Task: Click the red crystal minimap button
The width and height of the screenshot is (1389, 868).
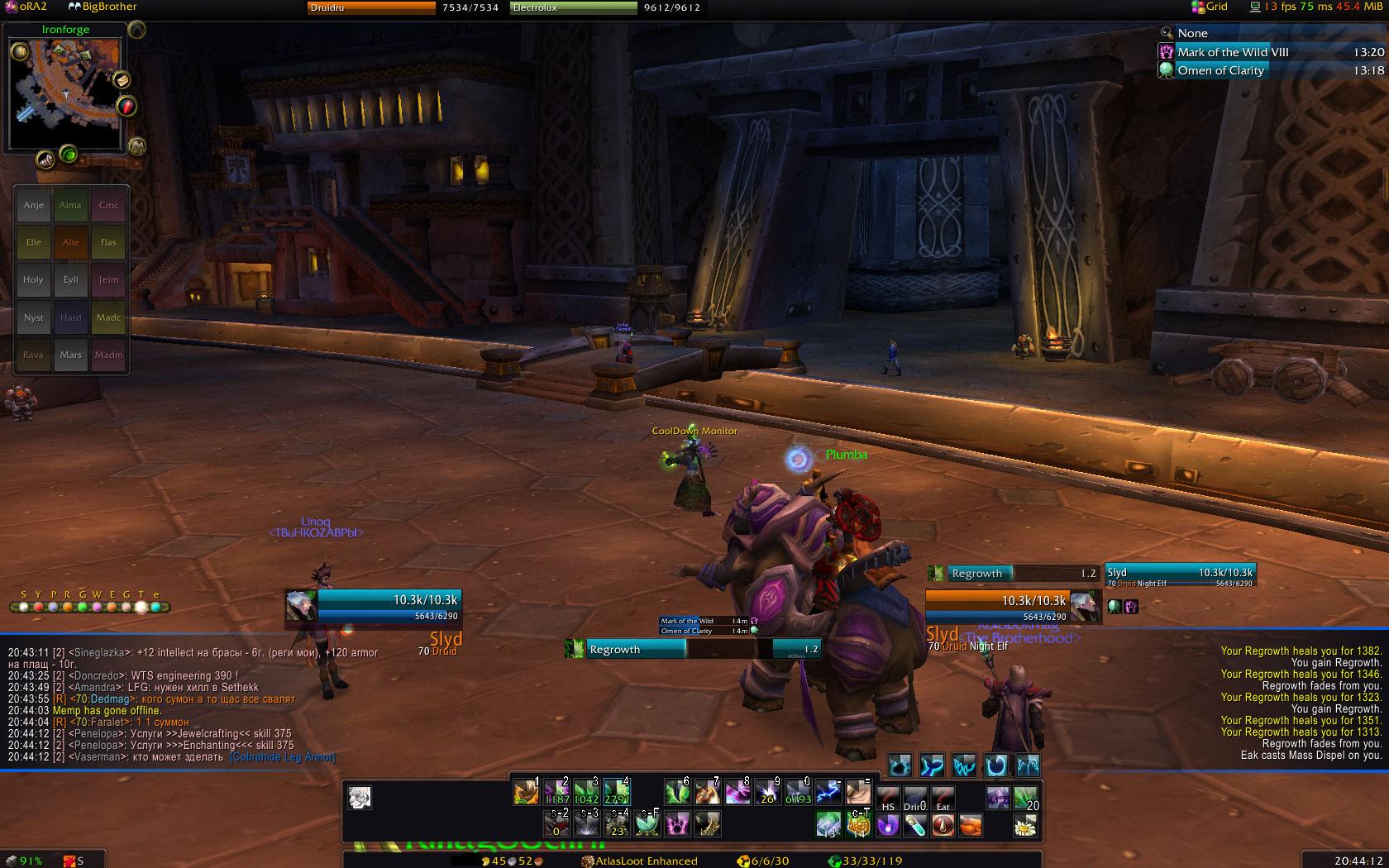Action: click(126, 107)
